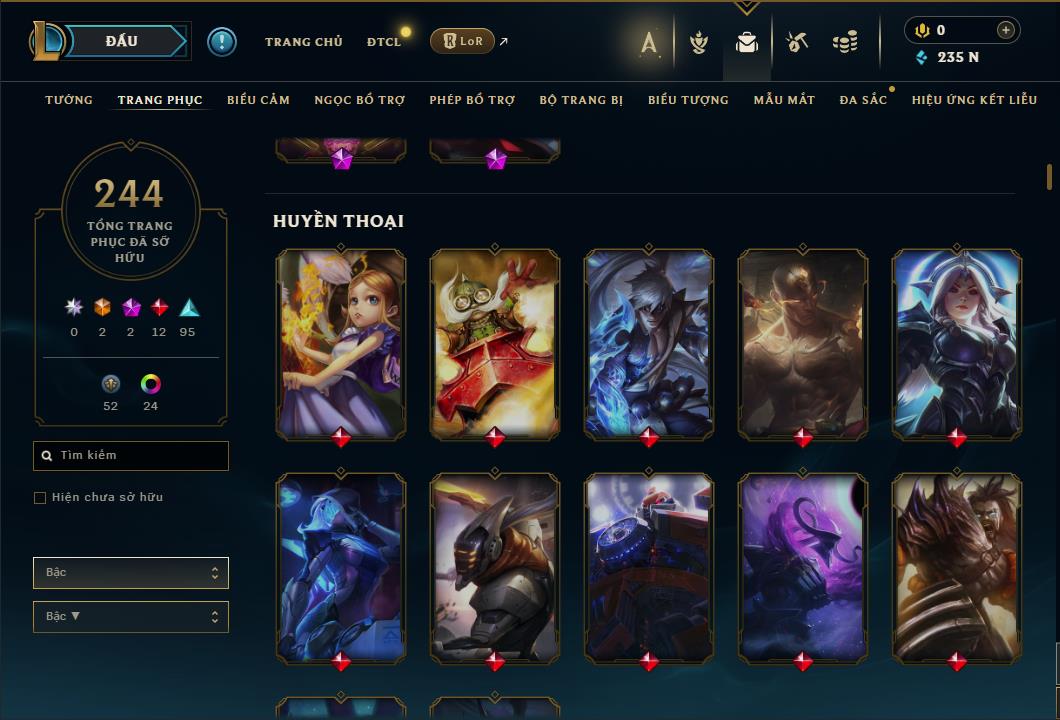Switch to the ĐA SẮC tab
This screenshot has height=720, width=1060.
[863, 100]
